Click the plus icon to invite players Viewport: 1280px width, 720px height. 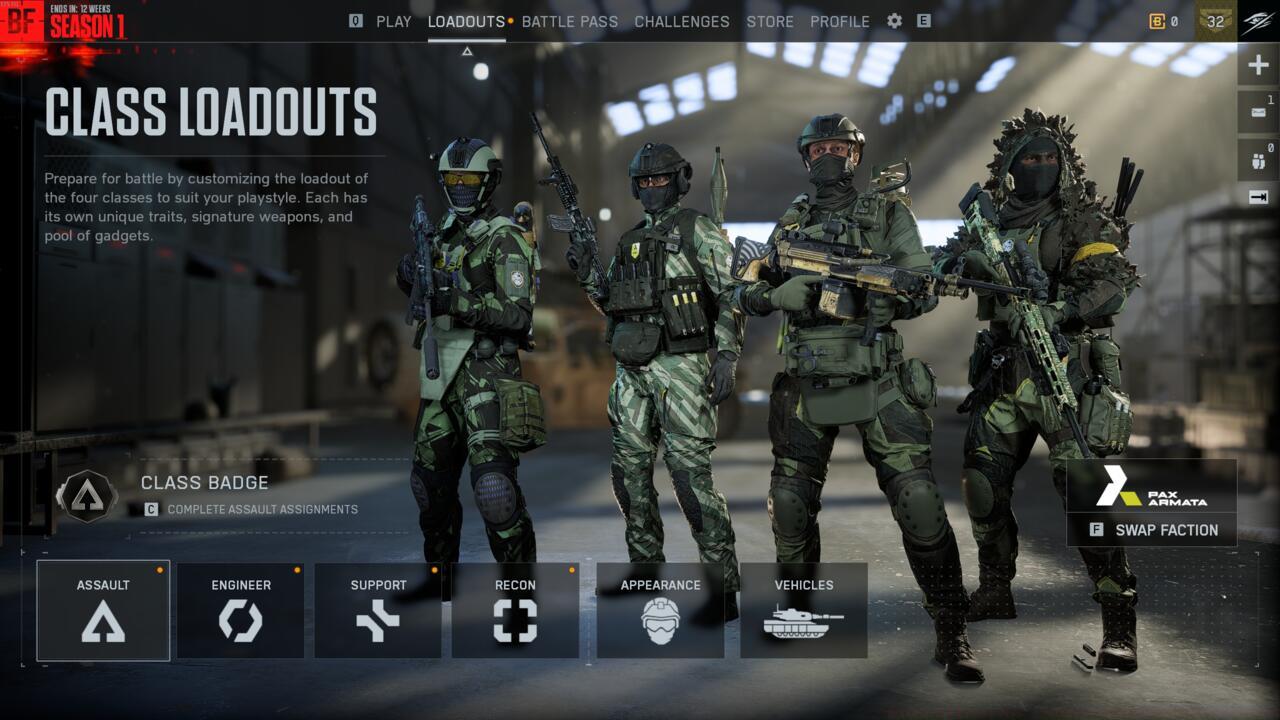tap(1256, 63)
